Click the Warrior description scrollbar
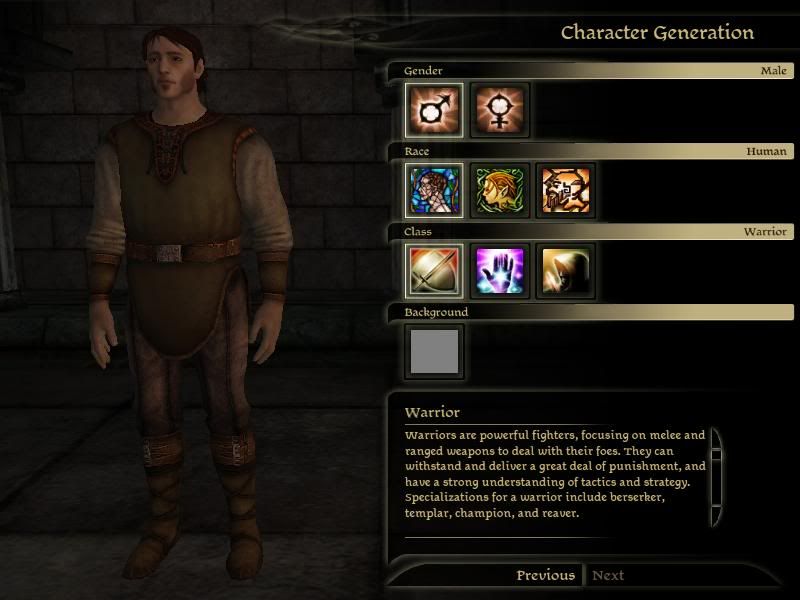This screenshot has height=600, width=800. (x=716, y=477)
